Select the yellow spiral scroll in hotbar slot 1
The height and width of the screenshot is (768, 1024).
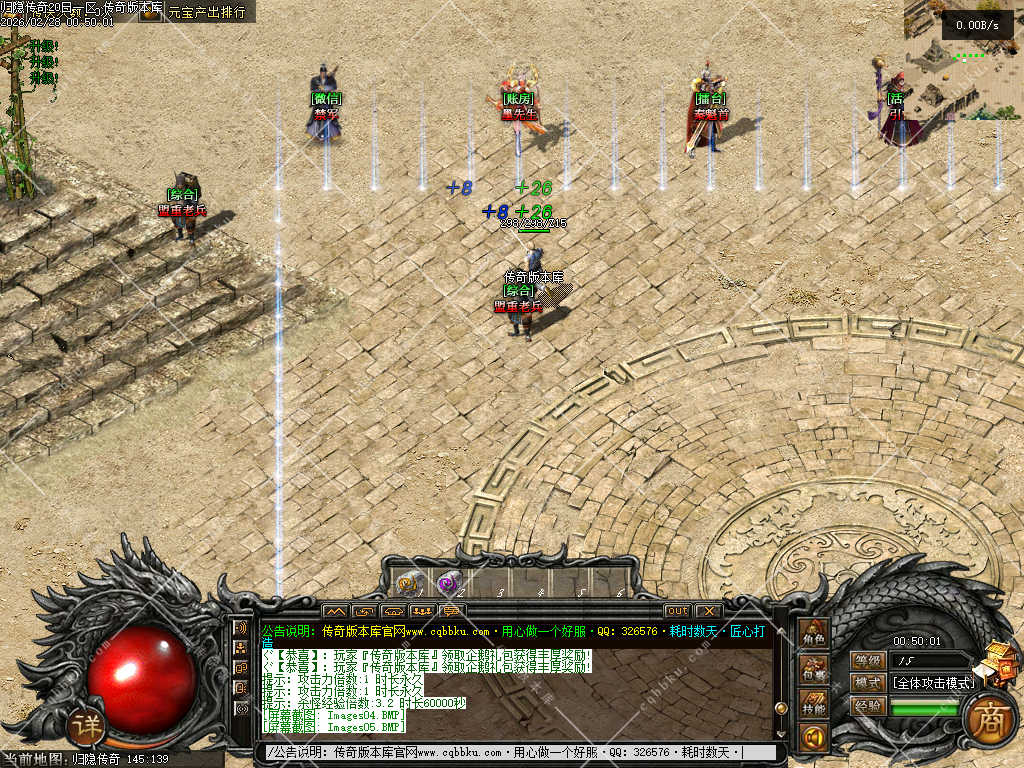point(408,583)
